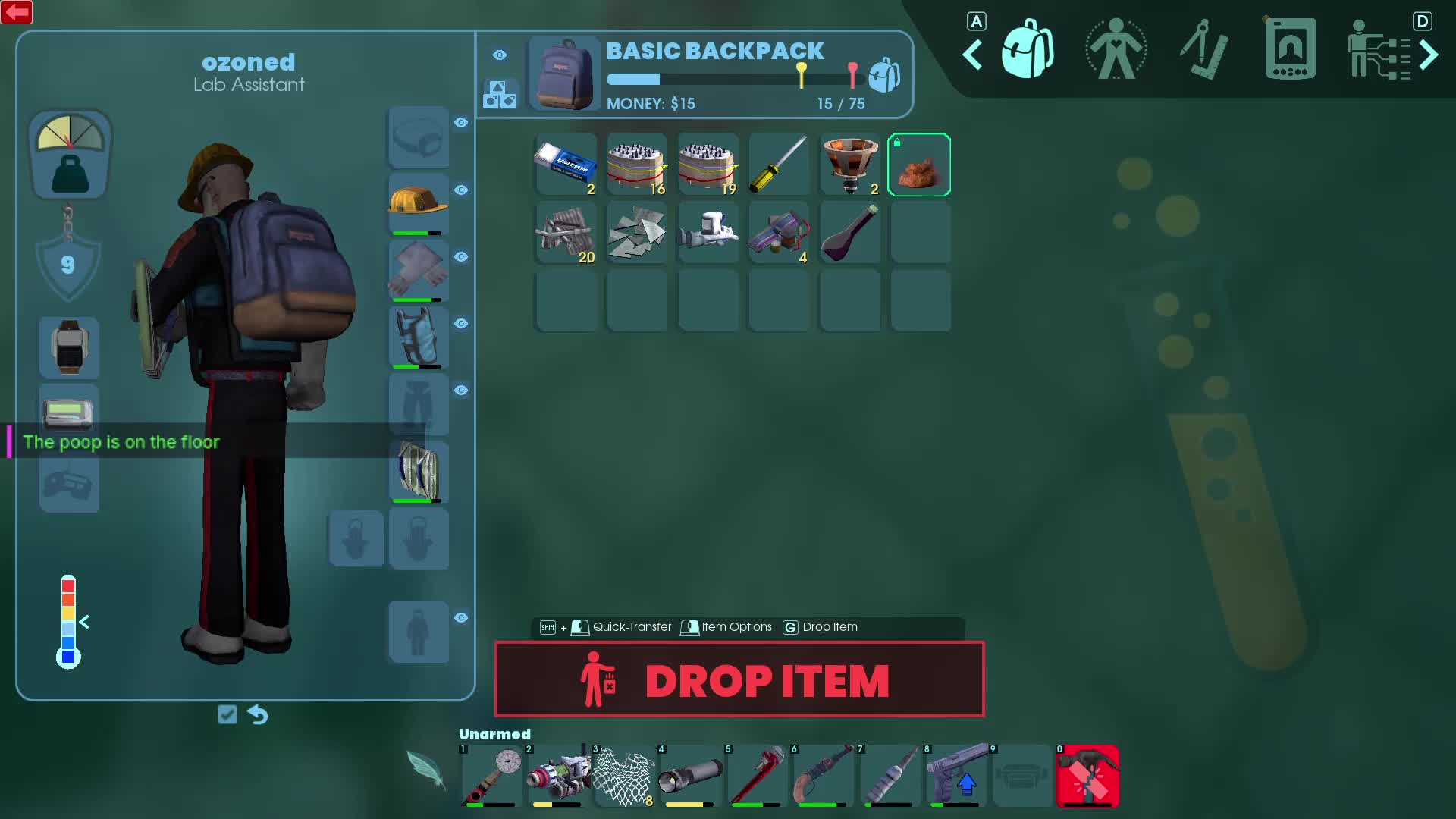
Task: Click the red back arrow button
Action: click(17, 12)
